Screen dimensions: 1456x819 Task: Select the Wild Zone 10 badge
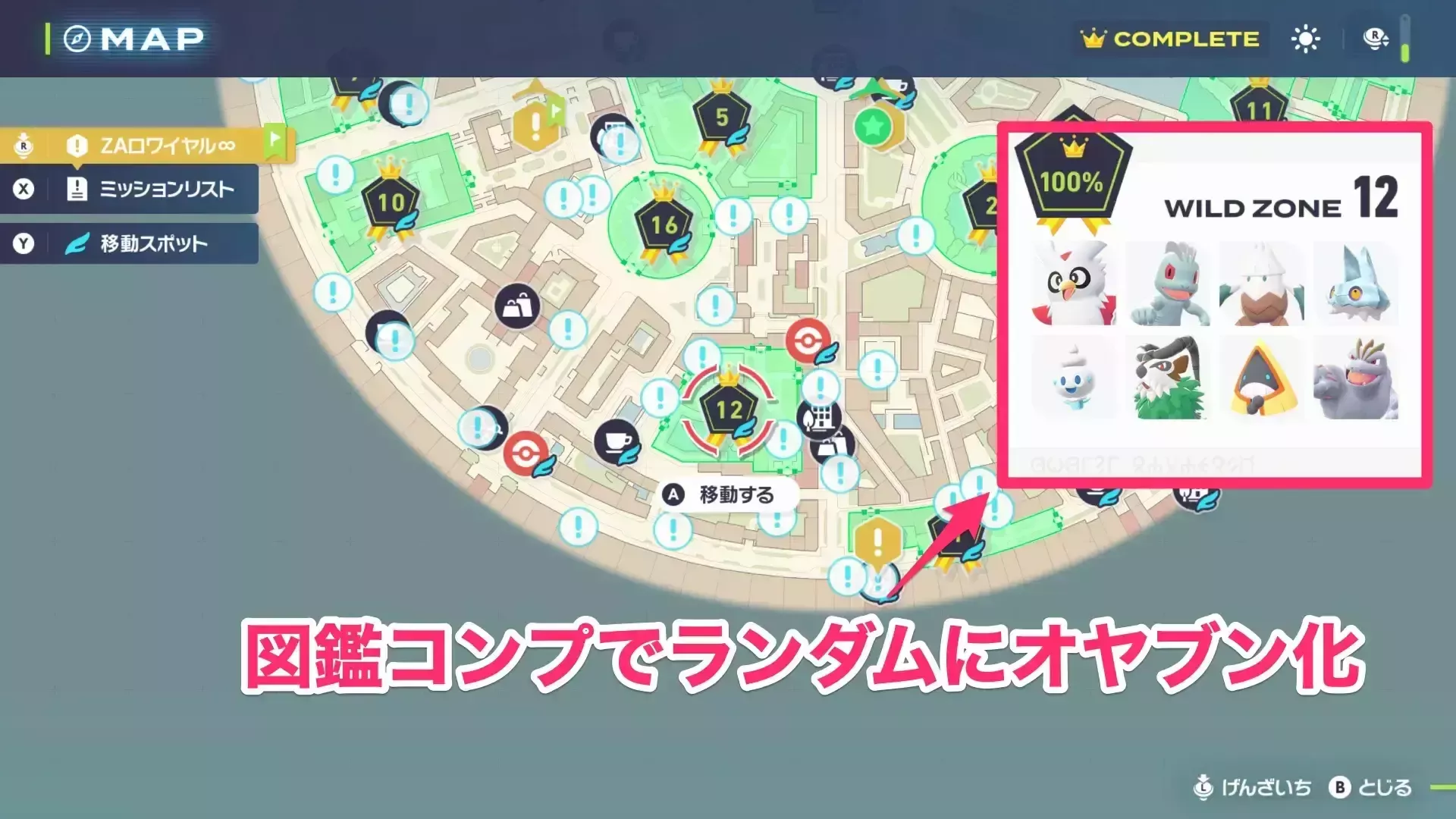coord(389,203)
